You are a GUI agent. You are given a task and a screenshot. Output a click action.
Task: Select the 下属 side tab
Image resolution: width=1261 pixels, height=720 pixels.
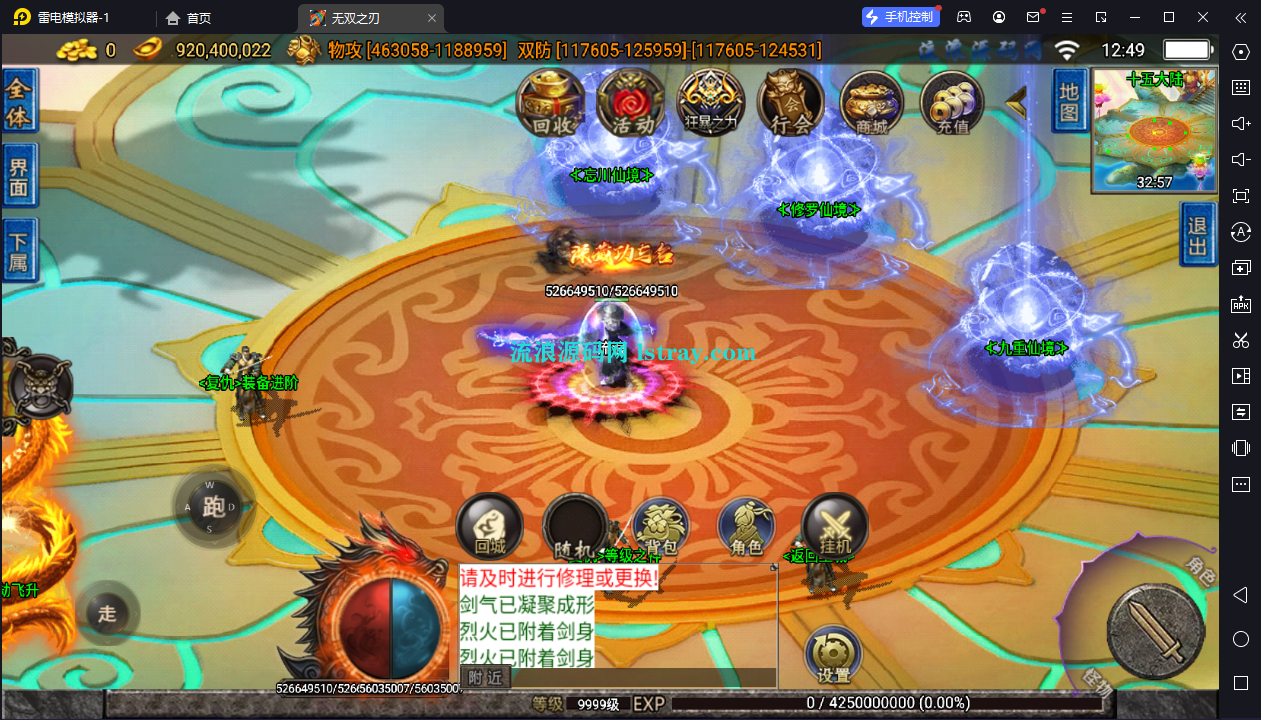[19, 250]
